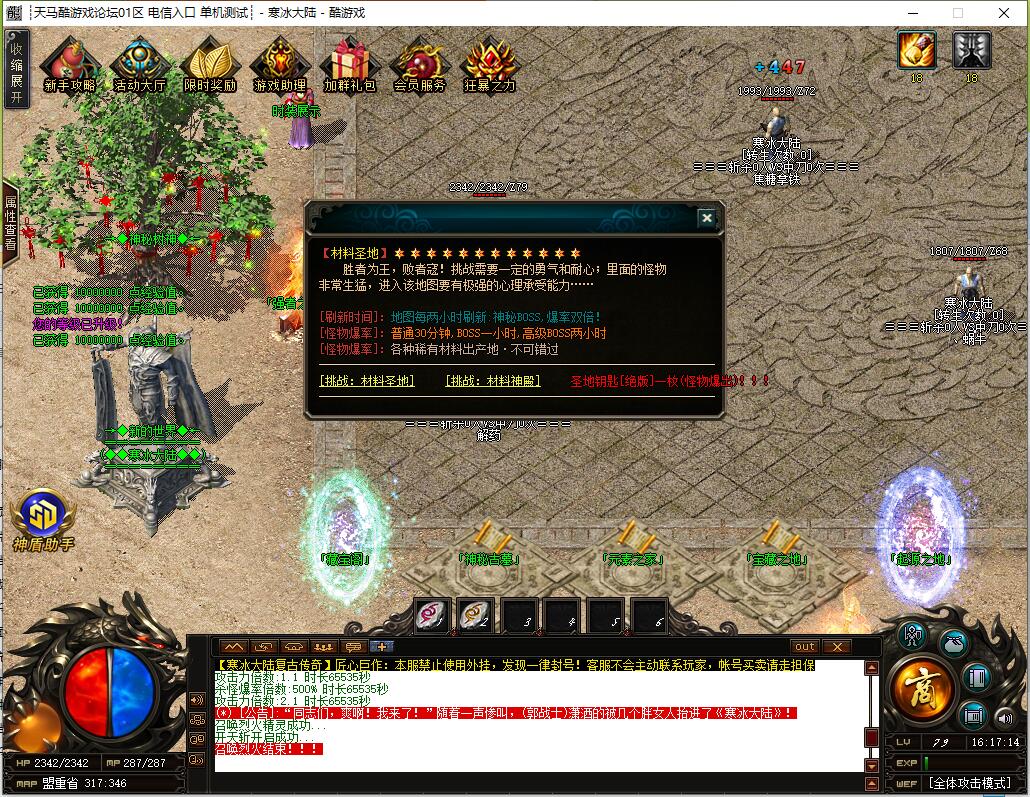Close the 材料圣地 dialog window
This screenshot has width=1030, height=797.
[706, 218]
